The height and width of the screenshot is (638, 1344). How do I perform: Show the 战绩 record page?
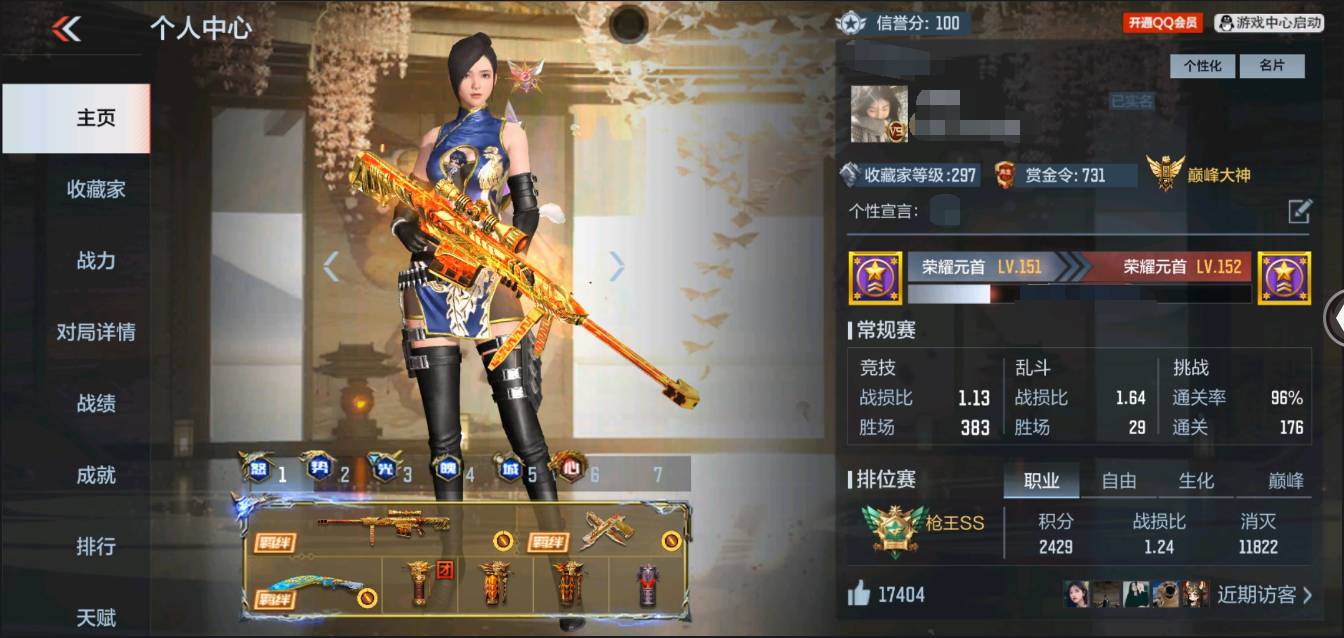96,404
